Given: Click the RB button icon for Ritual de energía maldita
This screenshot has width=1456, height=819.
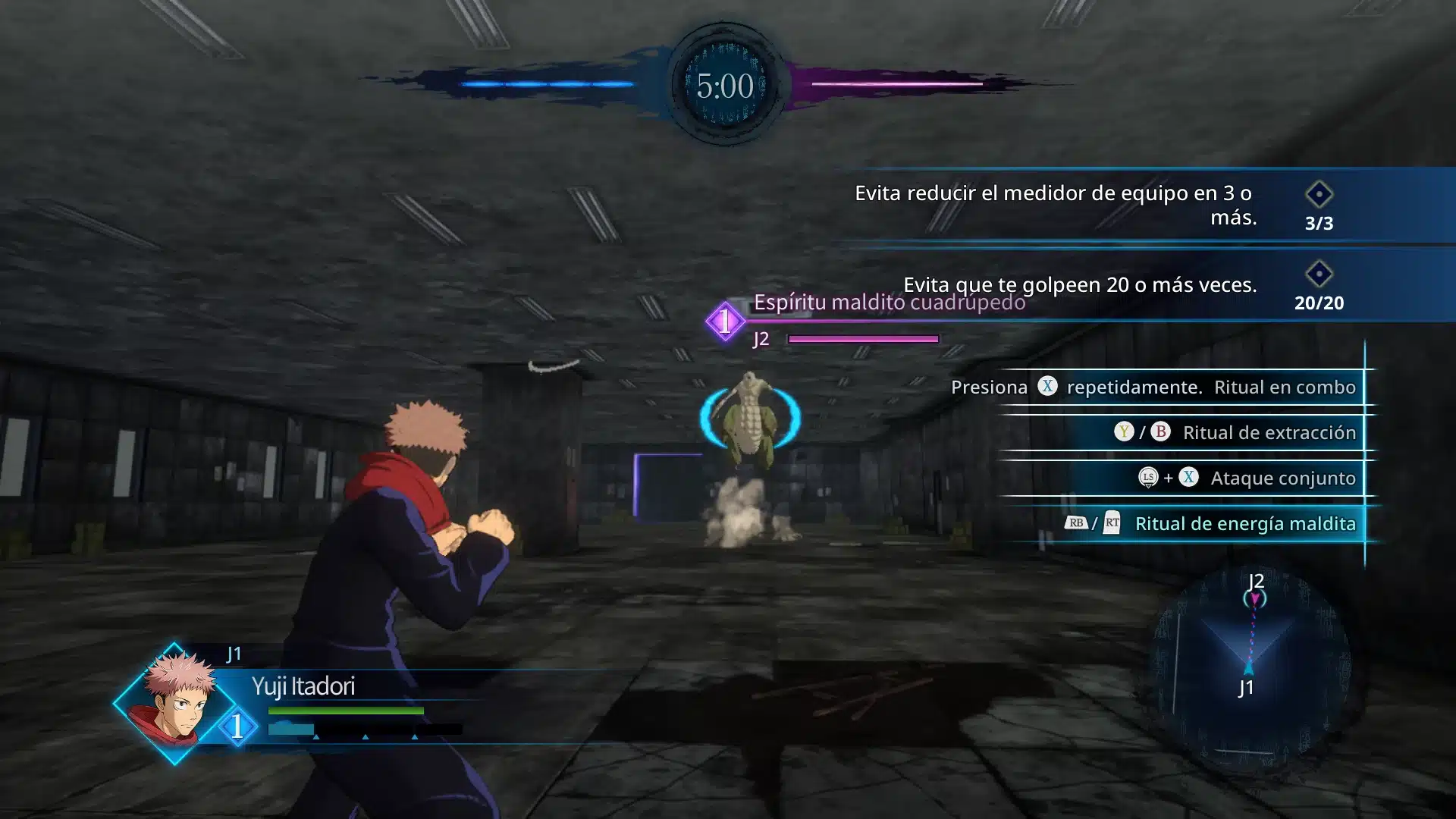Looking at the screenshot, I should tap(1078, 523).
